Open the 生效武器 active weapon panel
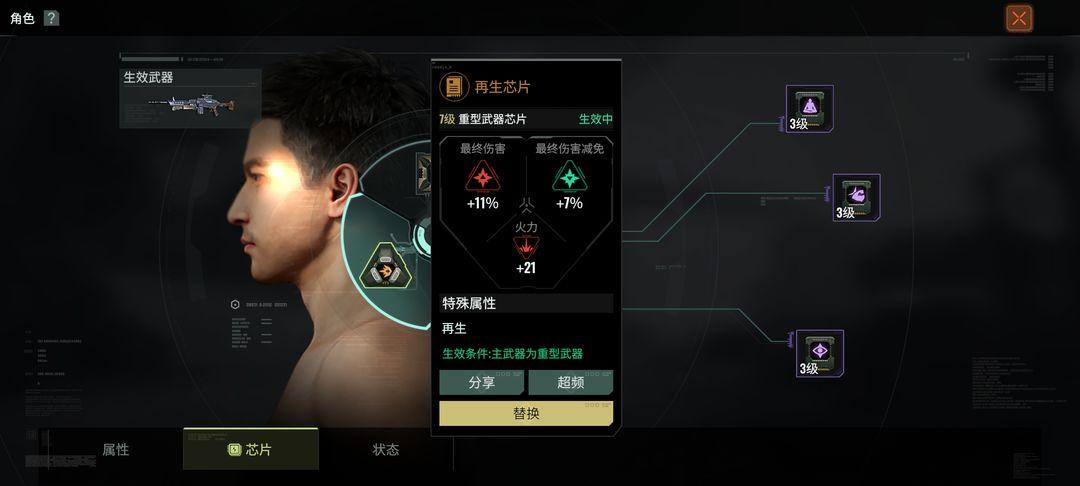Viewport: 1080px width, 486px height. (x=190, y=98)
